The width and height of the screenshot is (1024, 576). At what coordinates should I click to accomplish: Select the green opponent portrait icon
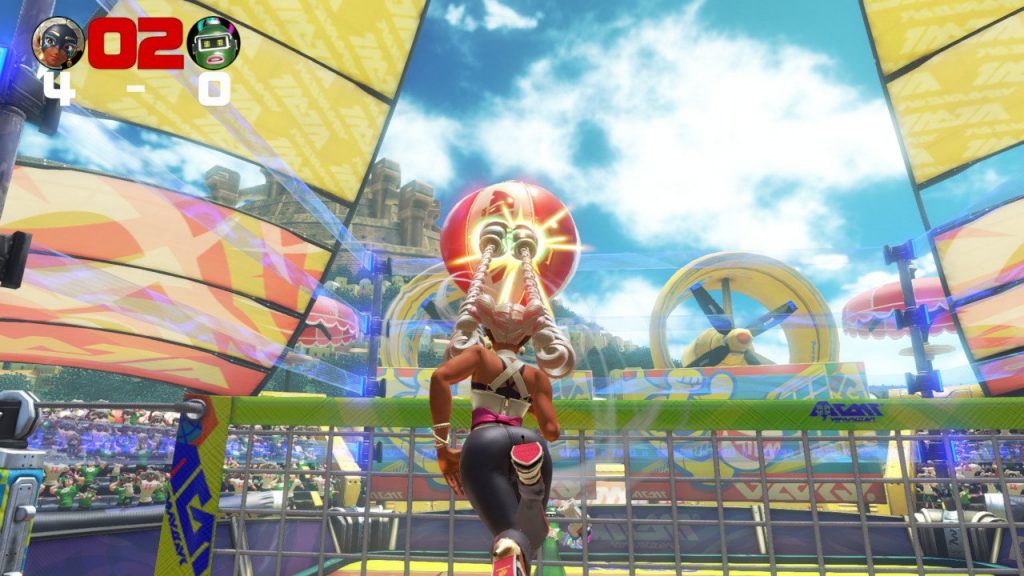213,42
